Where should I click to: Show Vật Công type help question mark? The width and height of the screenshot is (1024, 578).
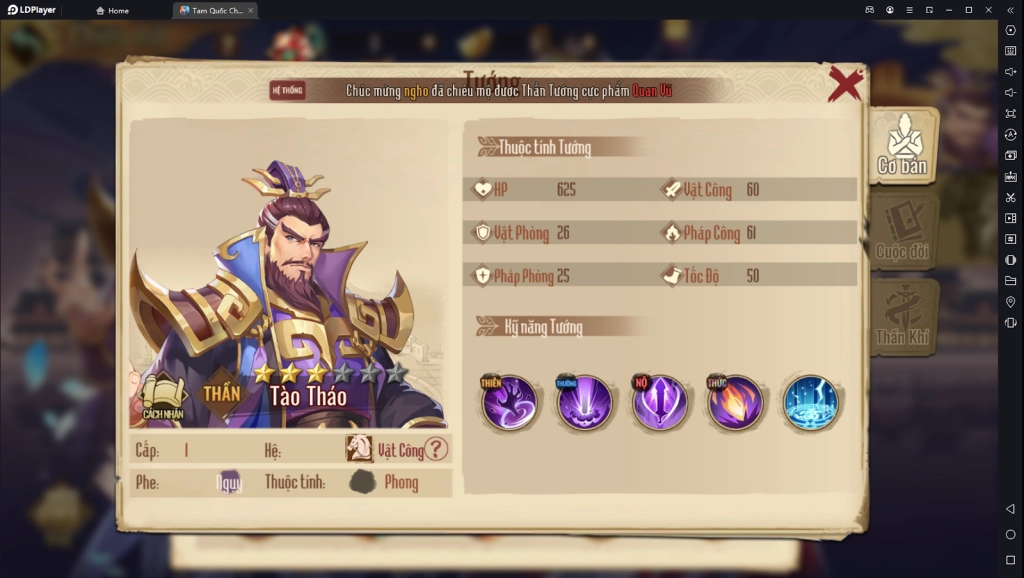(436, 450)
